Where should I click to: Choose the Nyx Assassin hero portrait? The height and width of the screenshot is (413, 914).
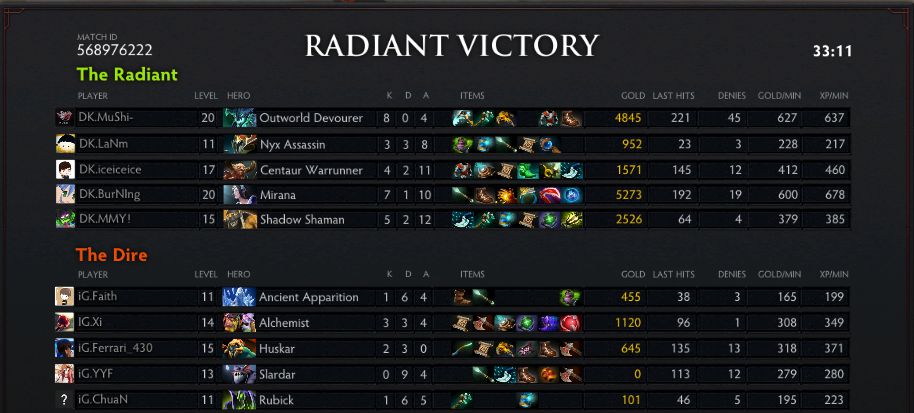[239, 144]
